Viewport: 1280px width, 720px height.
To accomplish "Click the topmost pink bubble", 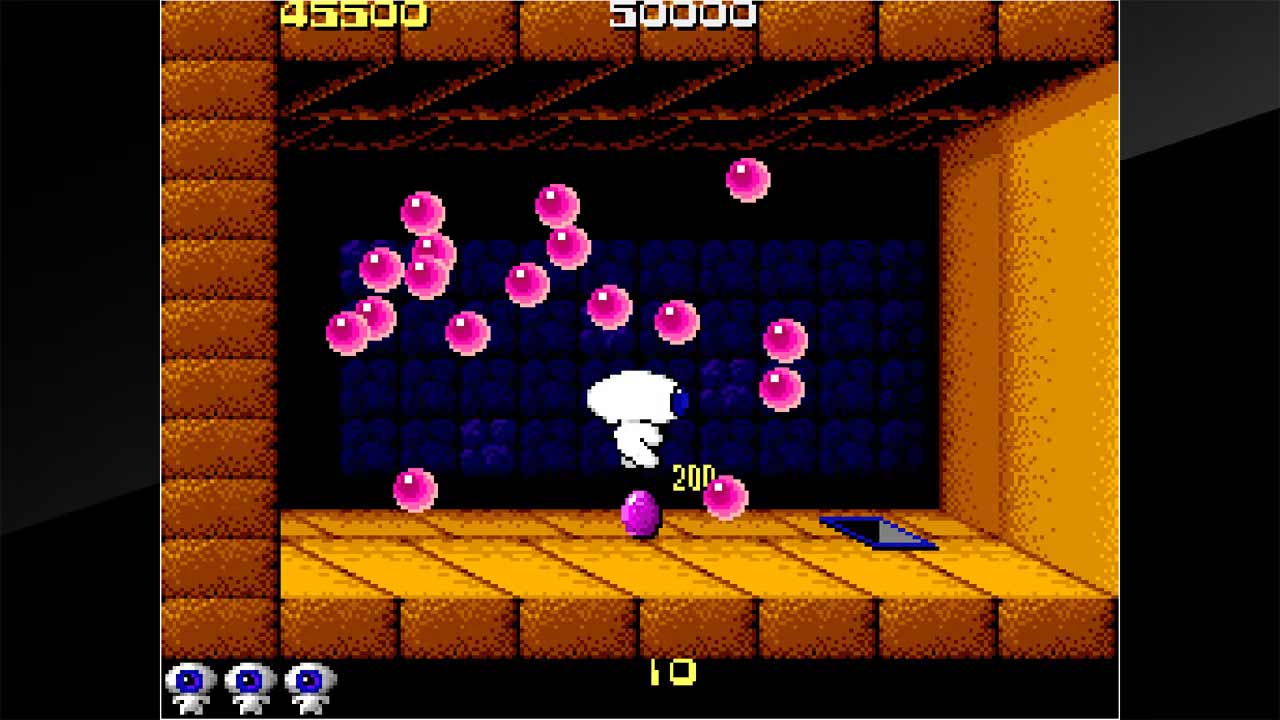I will [747, 178].
